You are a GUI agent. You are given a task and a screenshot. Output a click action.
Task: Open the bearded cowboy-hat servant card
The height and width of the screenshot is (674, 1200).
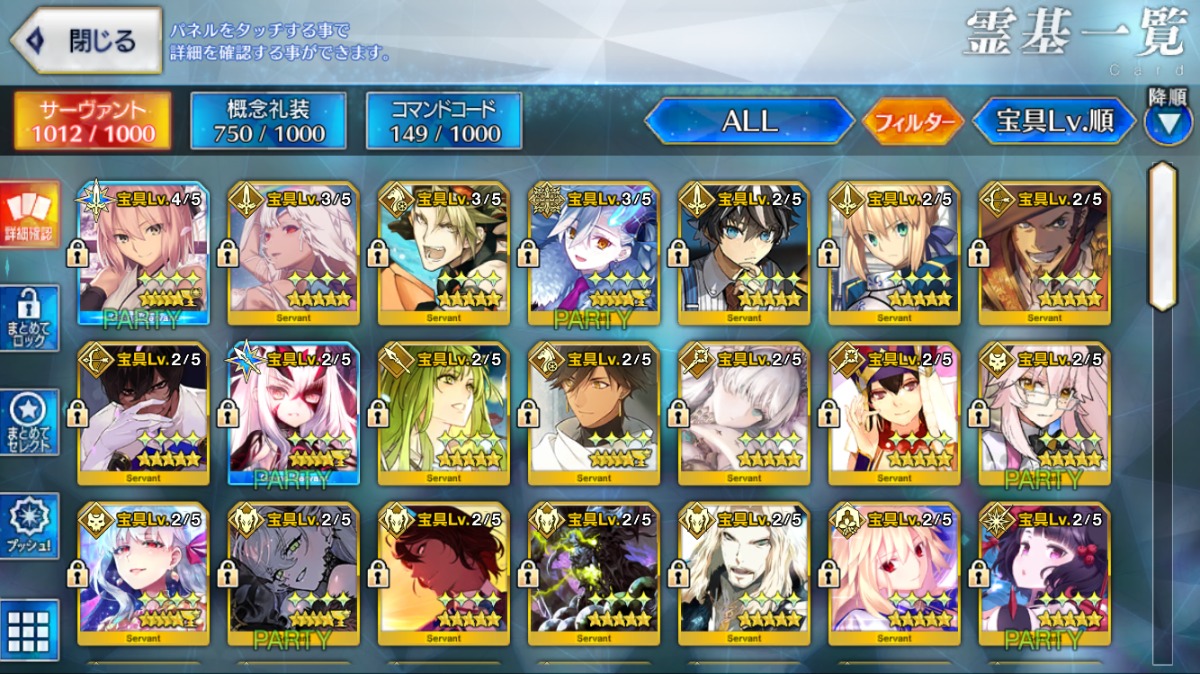click(x=1043, y=253)
